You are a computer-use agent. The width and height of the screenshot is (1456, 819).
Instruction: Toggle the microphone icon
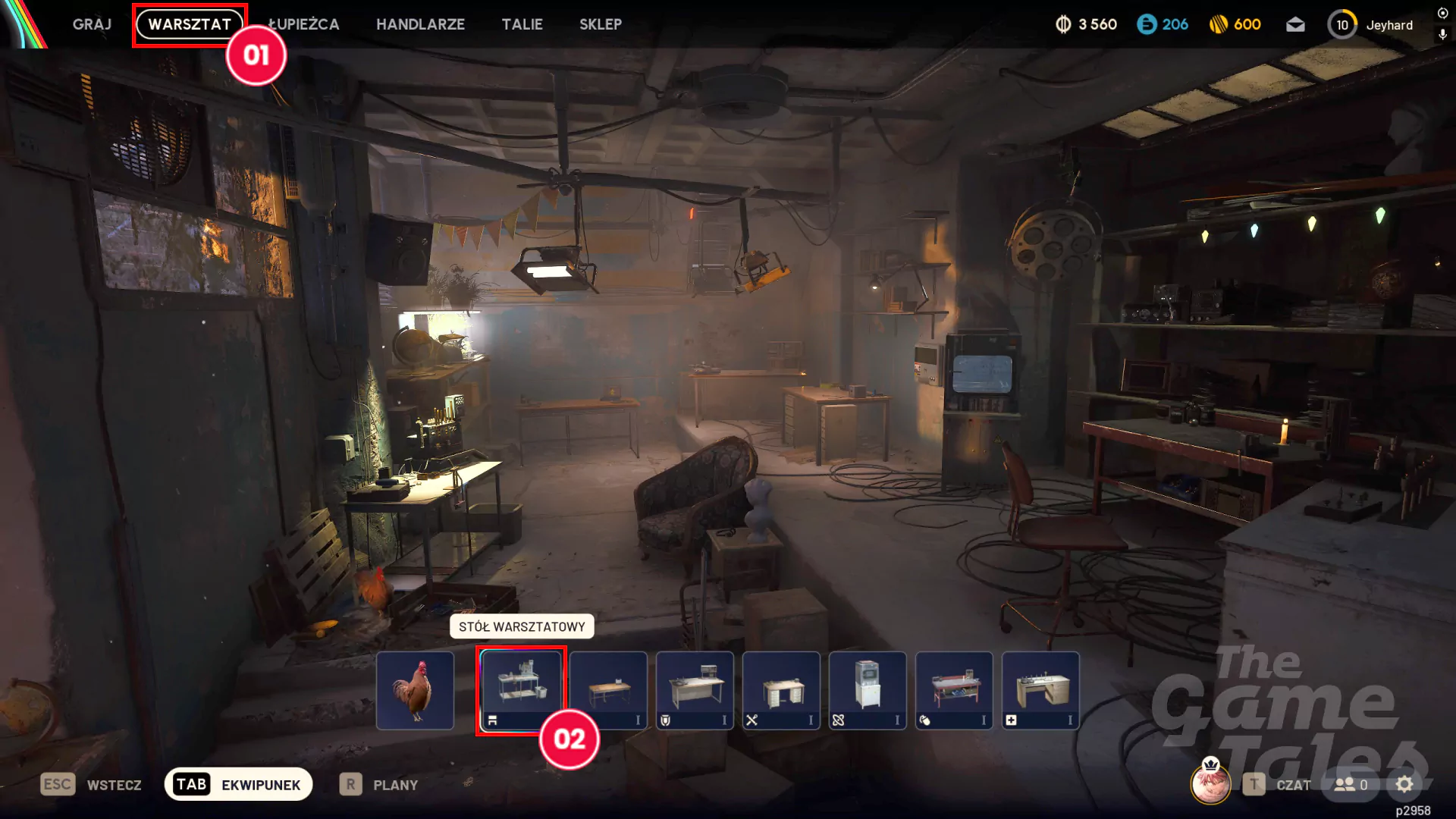pyautogui.click(x=1442, y=34)
